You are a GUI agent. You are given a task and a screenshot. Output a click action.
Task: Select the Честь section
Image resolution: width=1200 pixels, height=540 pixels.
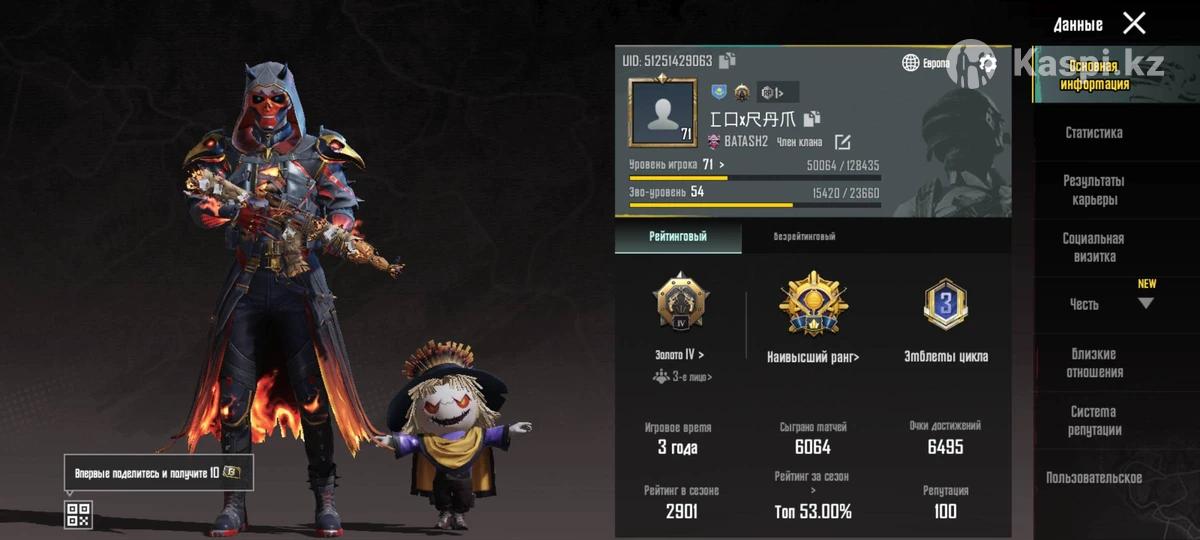[x=1085, y=304]
